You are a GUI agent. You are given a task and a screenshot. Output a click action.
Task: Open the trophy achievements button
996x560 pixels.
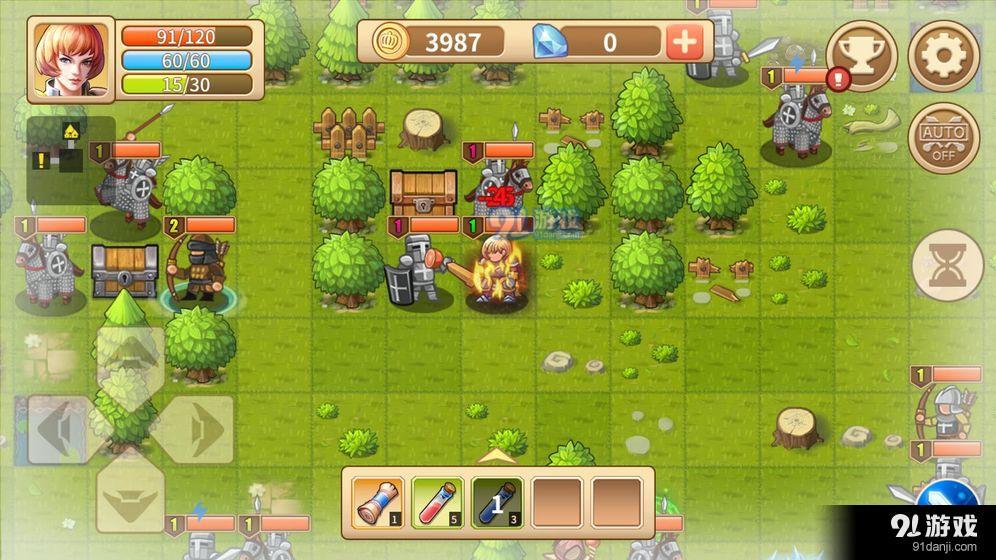(x=861, y=56)
